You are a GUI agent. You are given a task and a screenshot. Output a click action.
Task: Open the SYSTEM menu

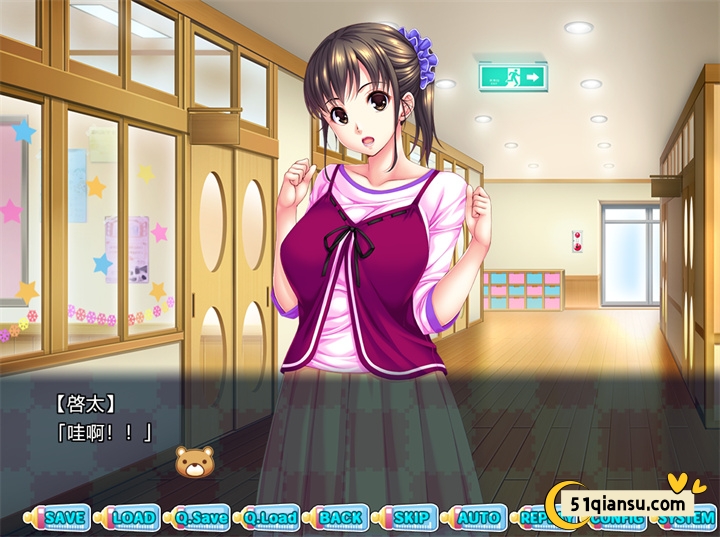[x=689, y=519]
